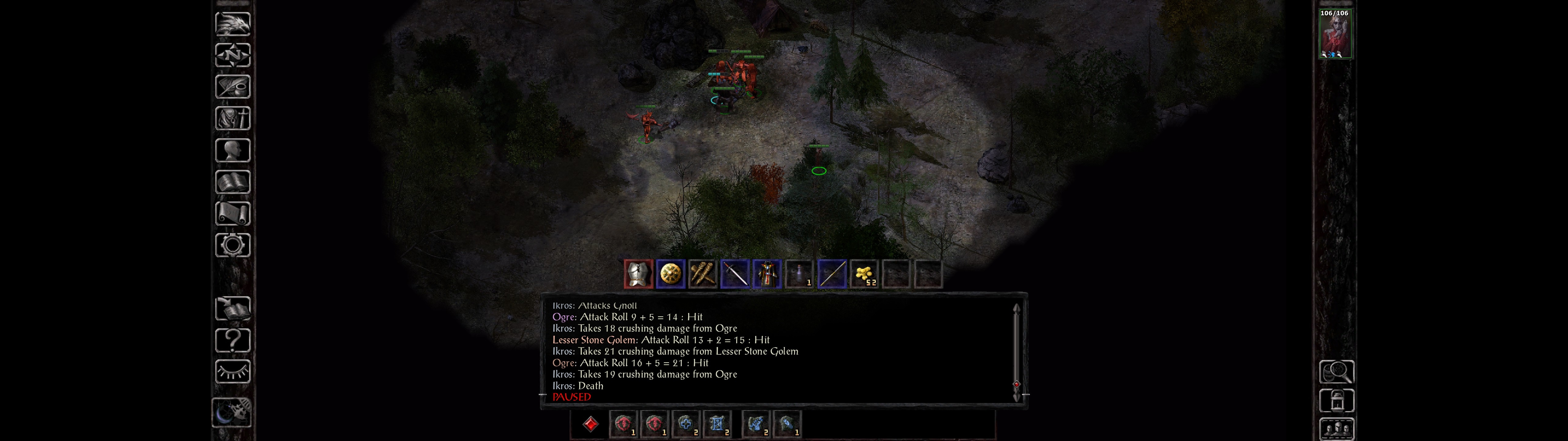This screenshot has width=1568, height=441.
Task: Select the plate armor item slot
Action: pos(638,274)
